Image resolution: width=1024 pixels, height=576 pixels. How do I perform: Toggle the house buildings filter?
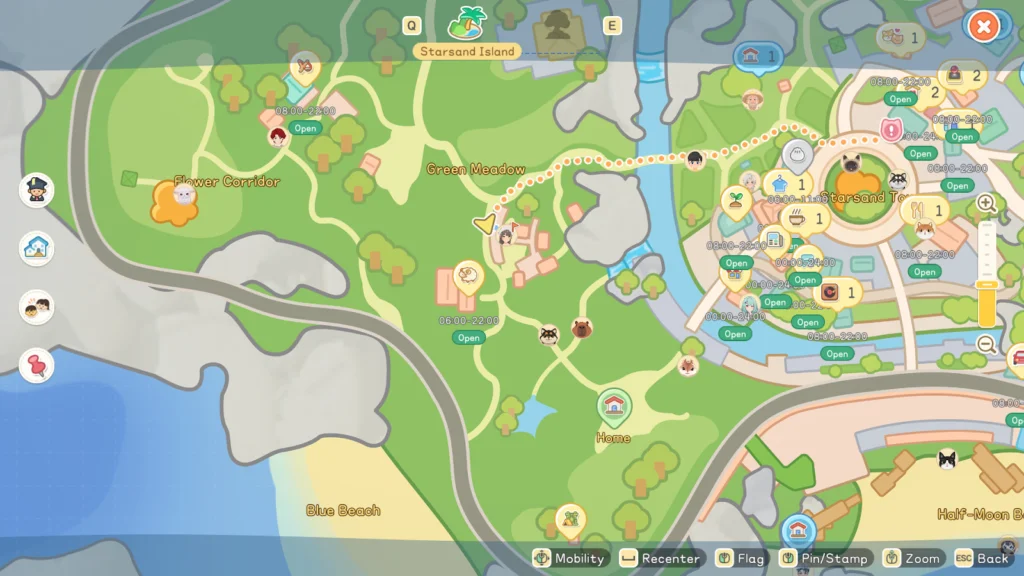[37, 248]
